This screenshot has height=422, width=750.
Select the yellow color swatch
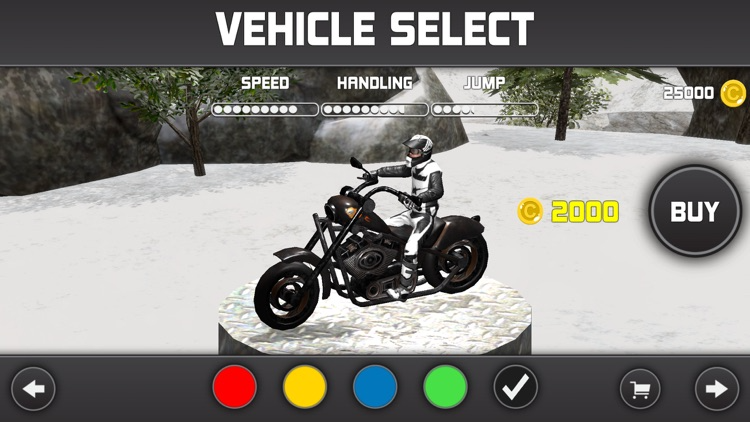(x=305, y=388)
